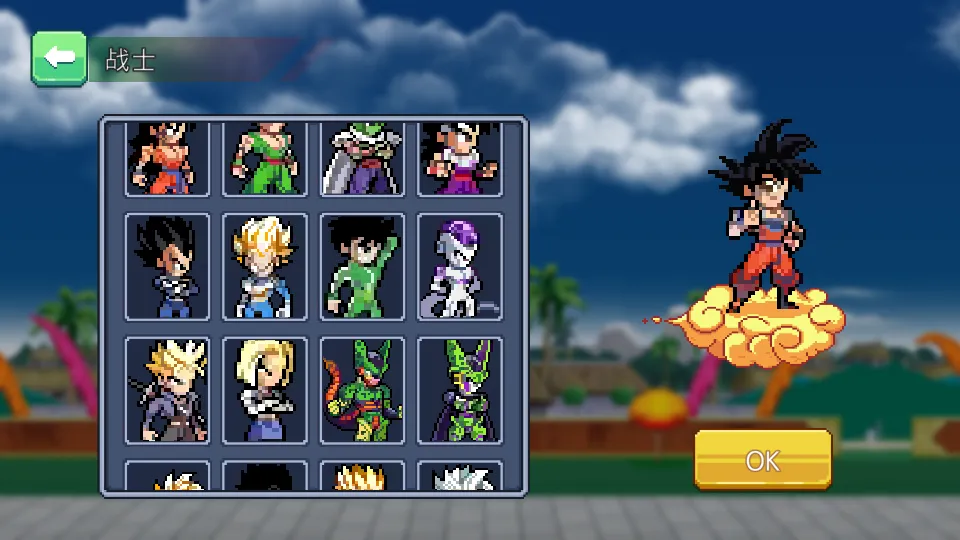Choose the blond Super Saiyan Vegeta portrait
The image size is (960, 540).
click(265, 267)
